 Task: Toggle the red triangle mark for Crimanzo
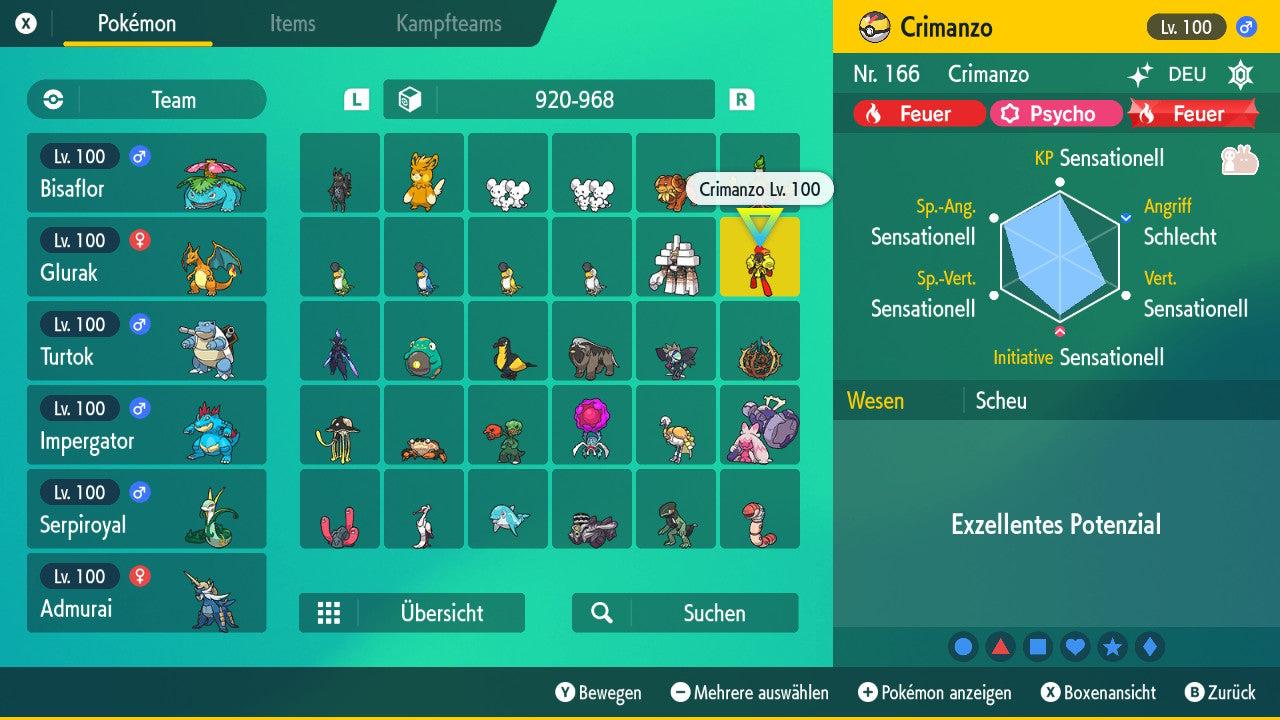pyautogui.click(x=1000, y=646)
